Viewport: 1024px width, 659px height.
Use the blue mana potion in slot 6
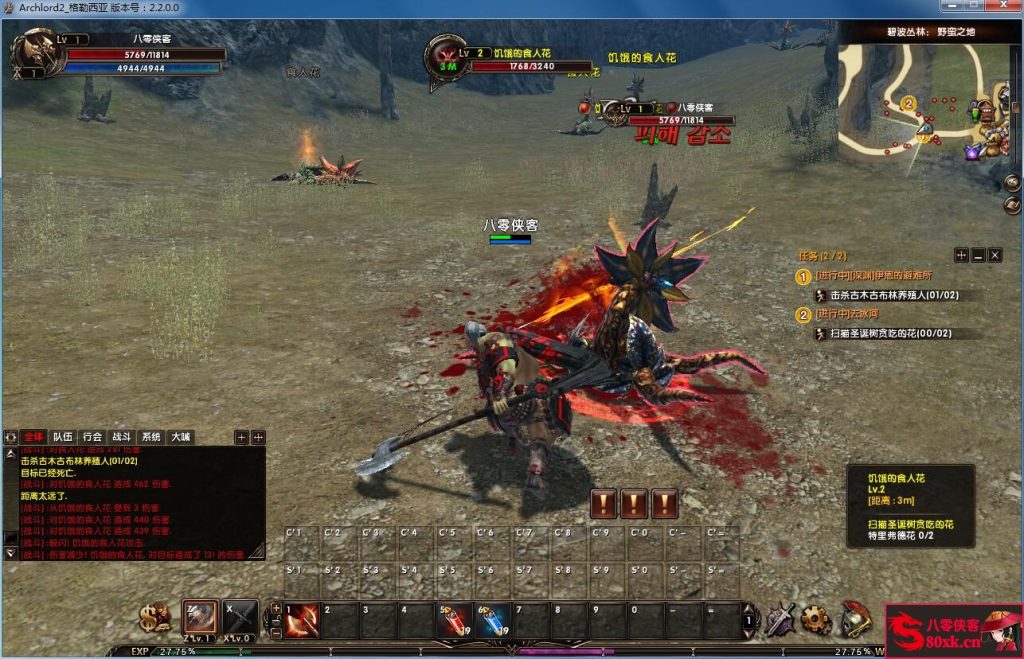pos(492,620)
